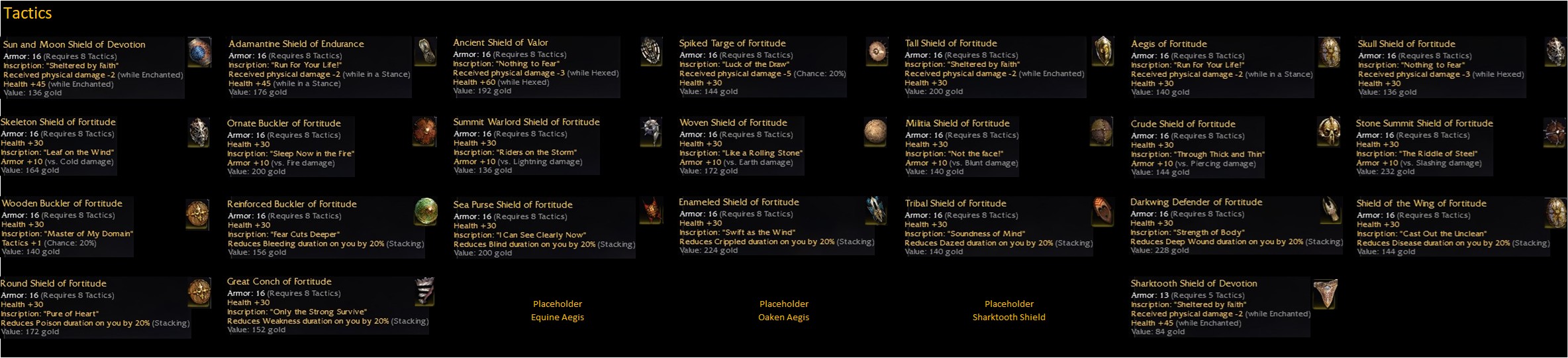
Task: Select the Sharktooth Shield of Devotion icon
Action: click(1325, 293)
